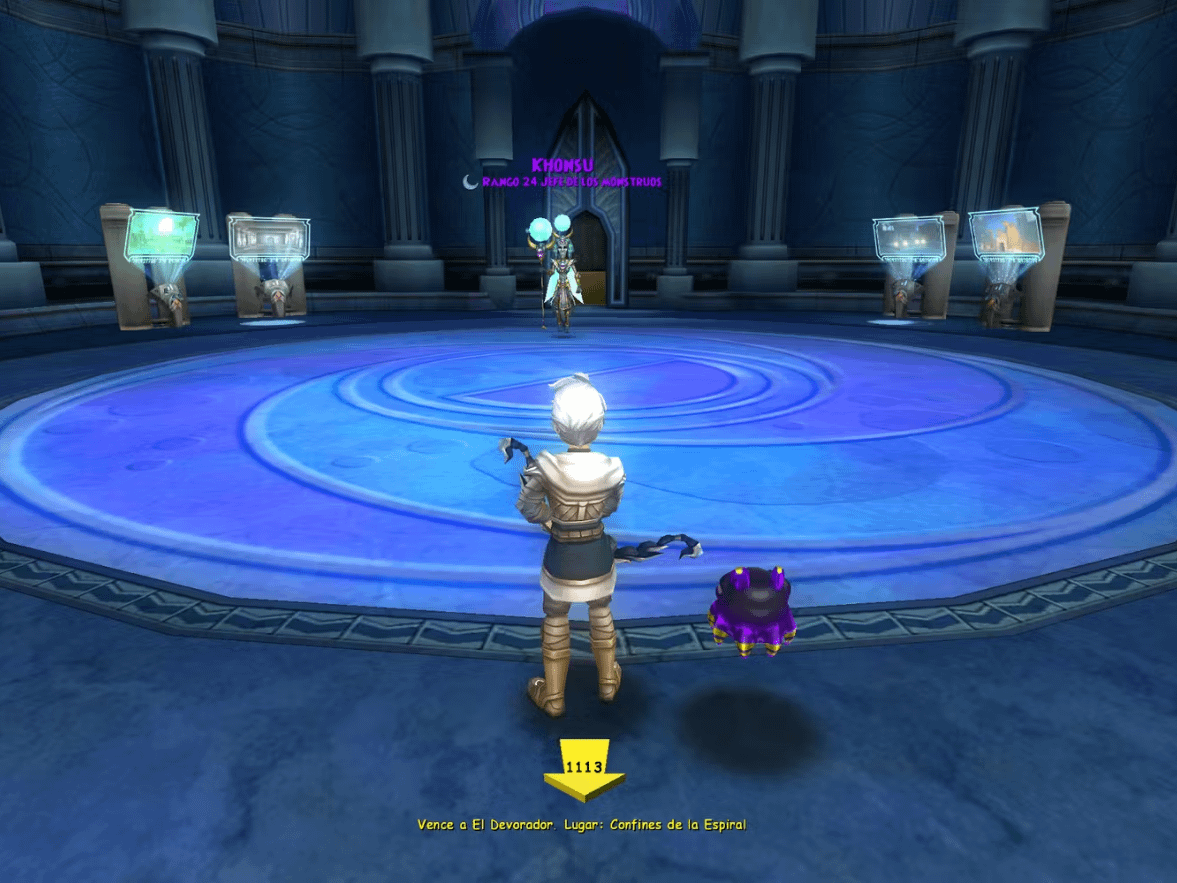Click the yellow quest arrow showing 1113

coord(584,770)
